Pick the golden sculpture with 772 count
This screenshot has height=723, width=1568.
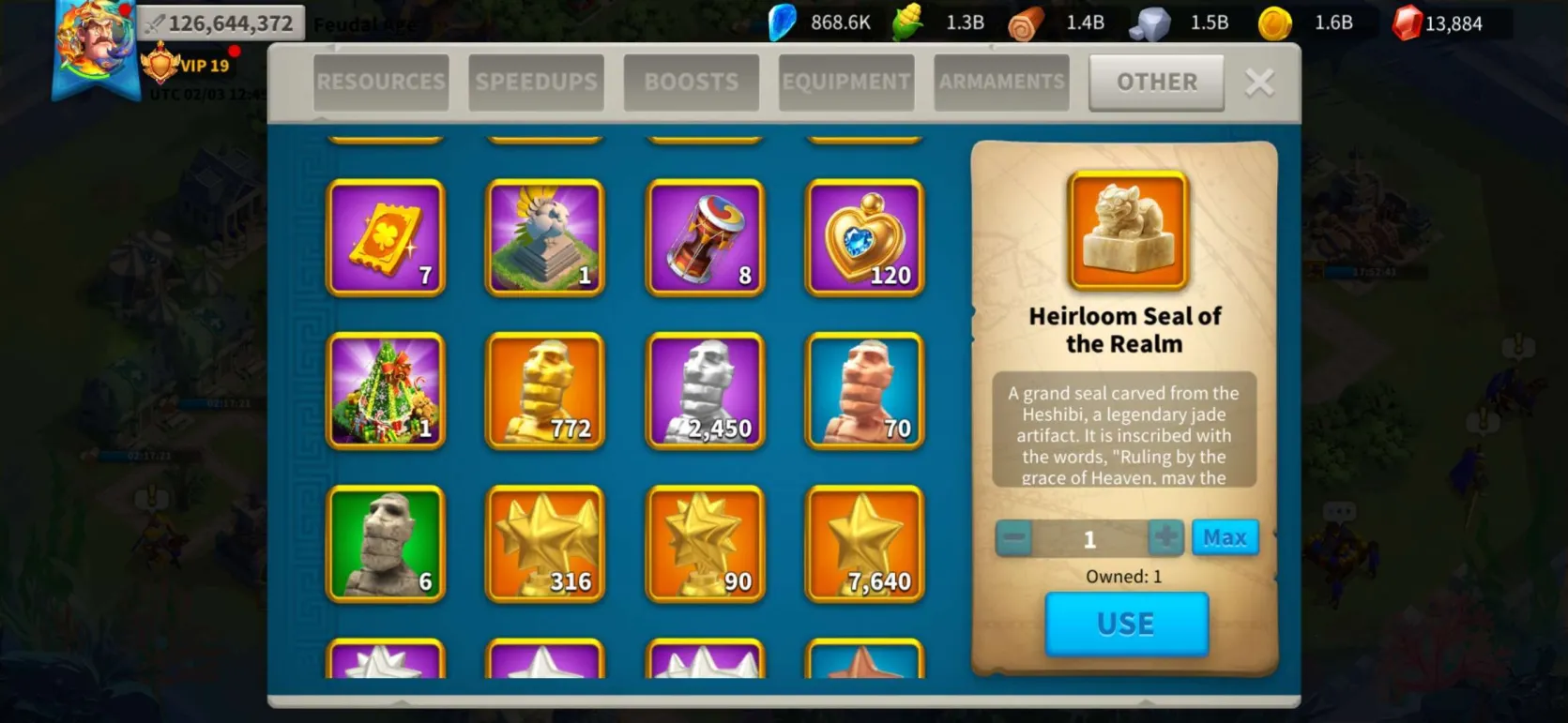pos(545,391)
